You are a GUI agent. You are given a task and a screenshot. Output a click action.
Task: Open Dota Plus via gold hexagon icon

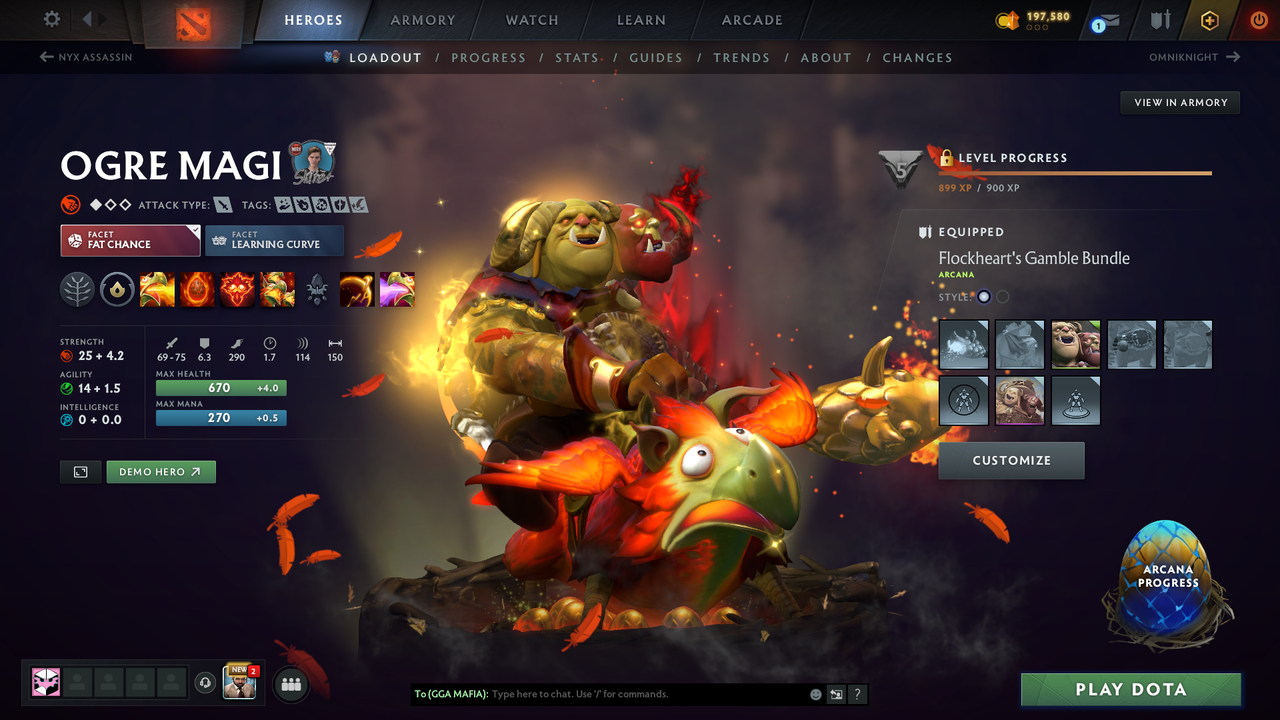pos(1209,19)
